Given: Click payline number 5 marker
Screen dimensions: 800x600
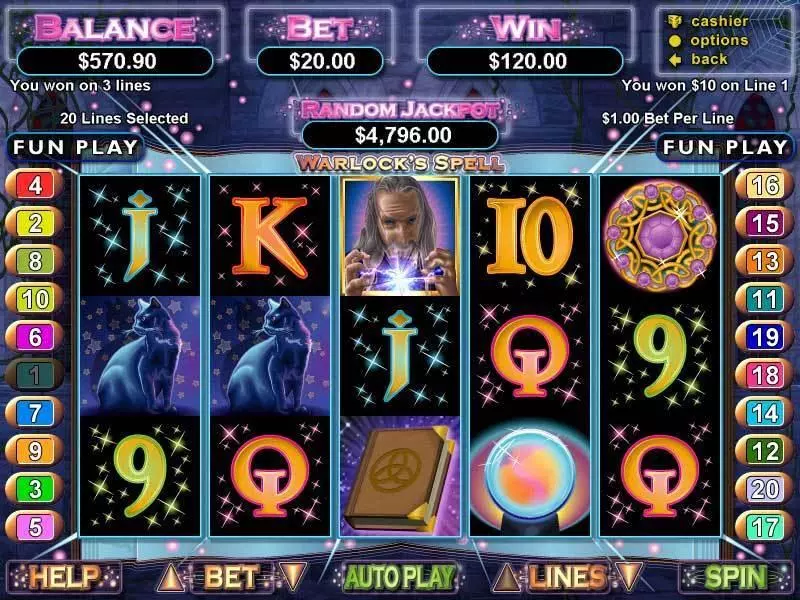Looking at the screenshot, I should [x=34, y=526].
